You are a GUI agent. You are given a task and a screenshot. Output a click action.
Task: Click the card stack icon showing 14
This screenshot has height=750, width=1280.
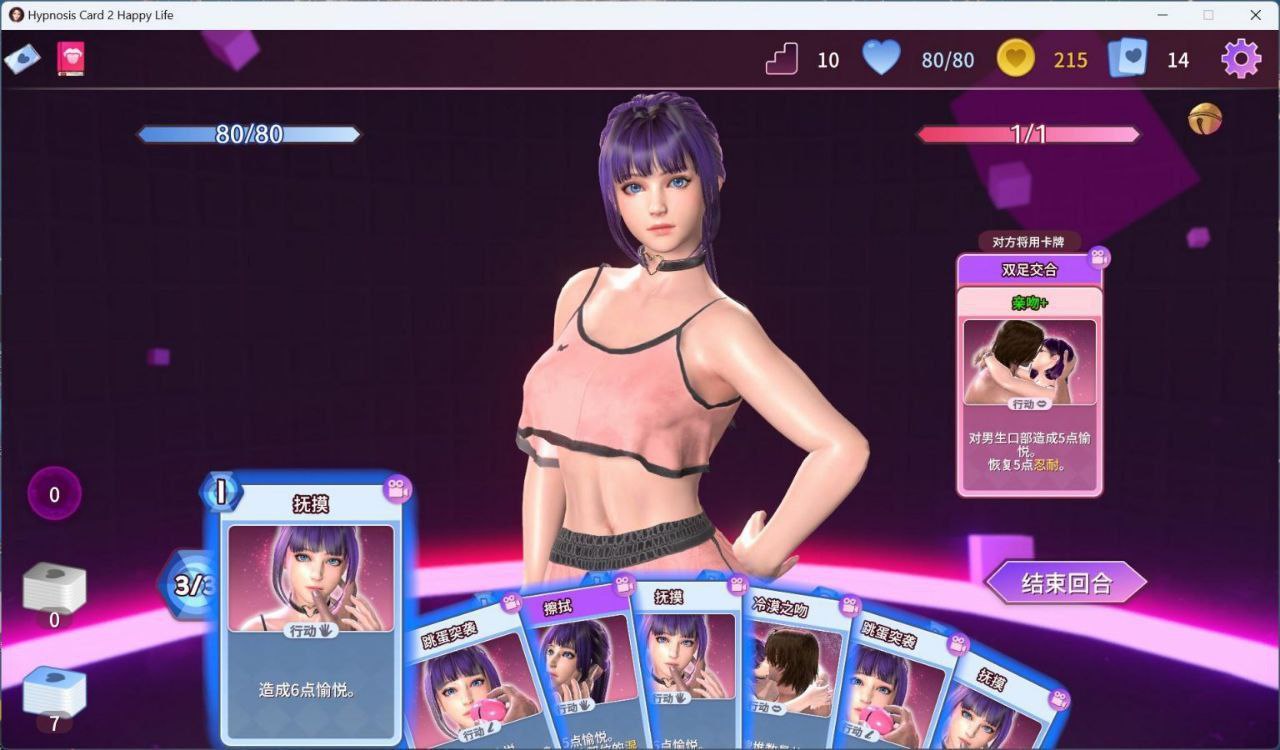tap(1131, 59)
